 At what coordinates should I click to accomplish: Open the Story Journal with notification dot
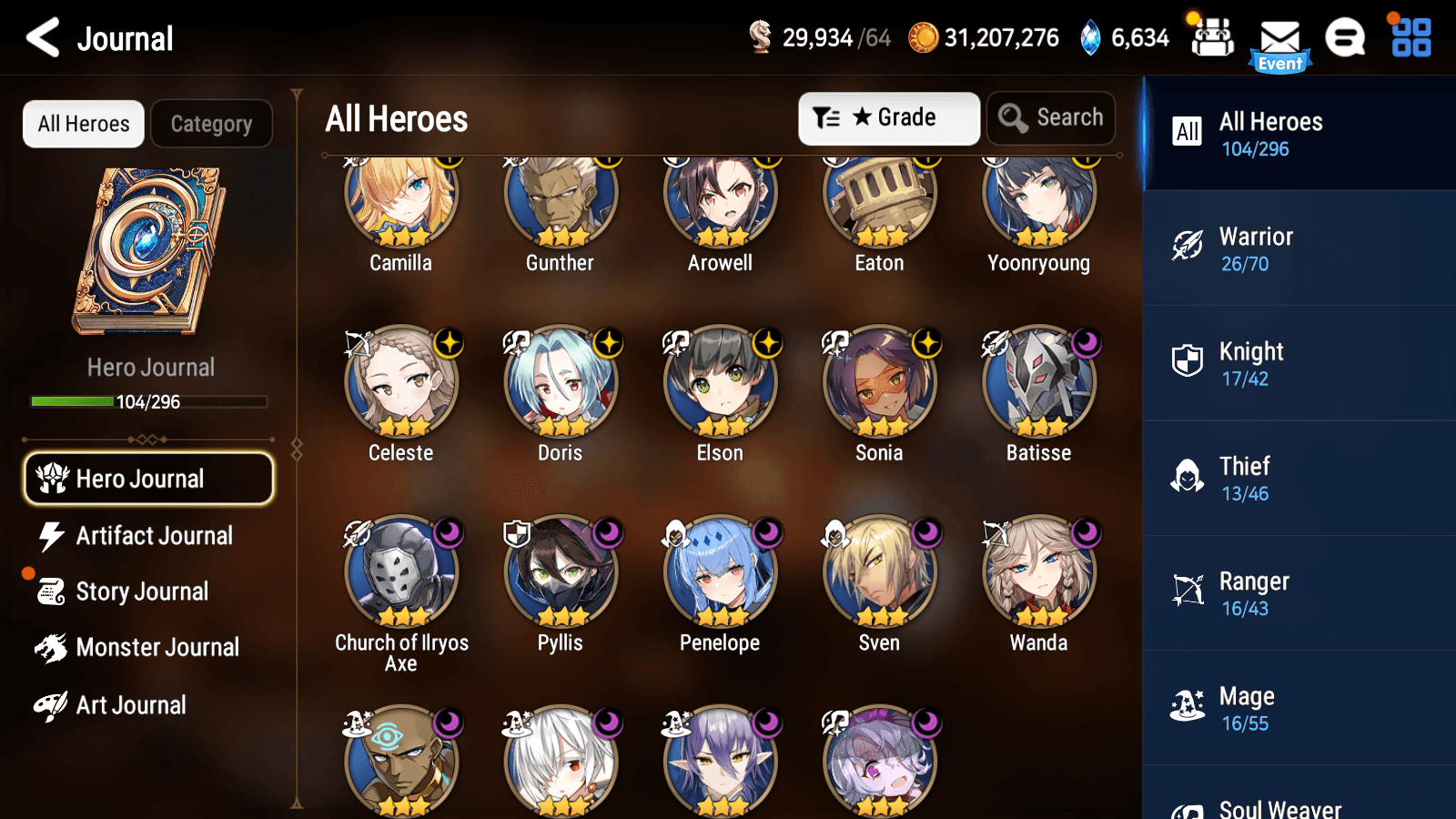(x=141, y=591)
